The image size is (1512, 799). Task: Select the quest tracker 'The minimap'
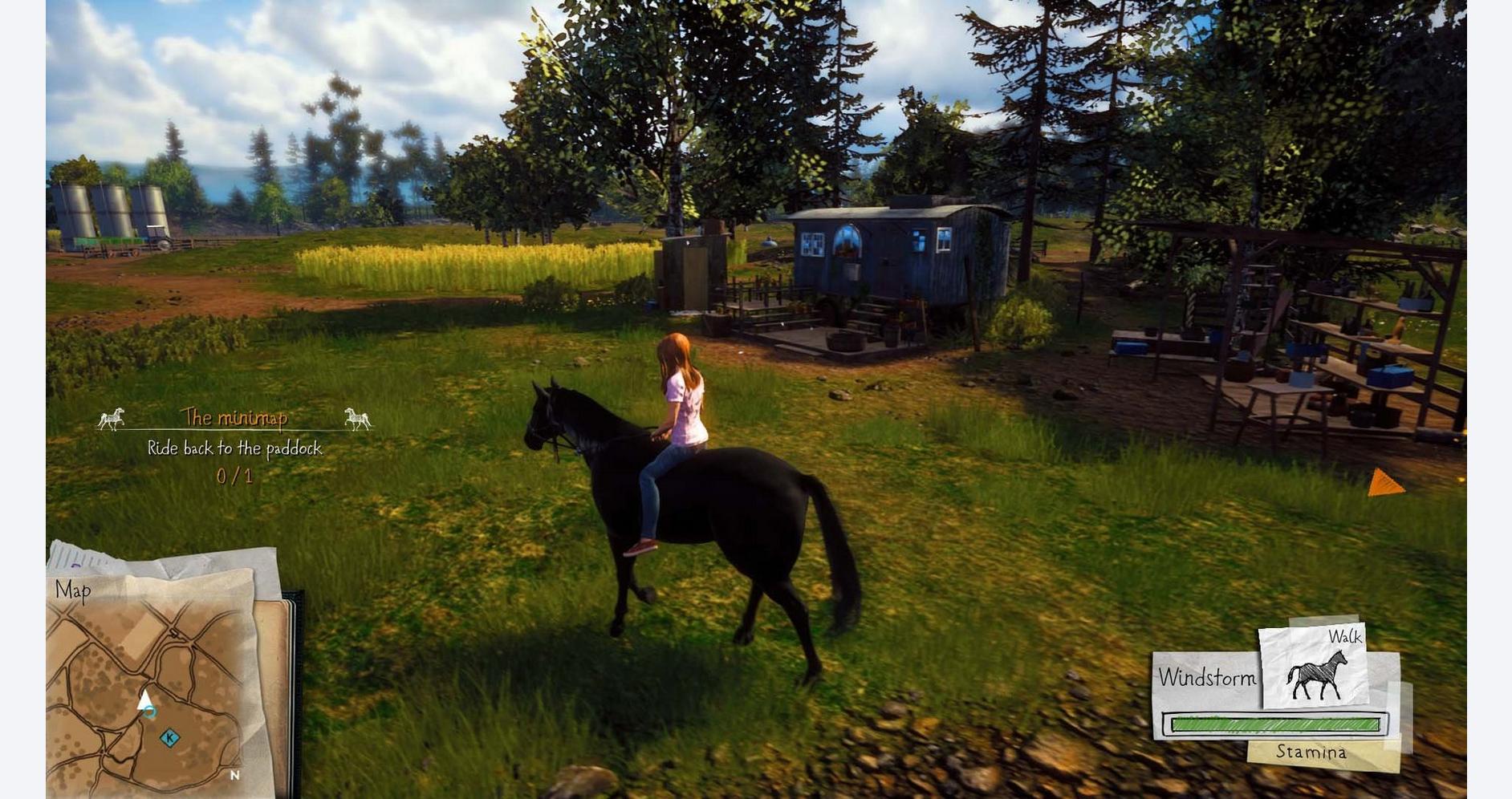pyautogui.click(x=234, y=418)
